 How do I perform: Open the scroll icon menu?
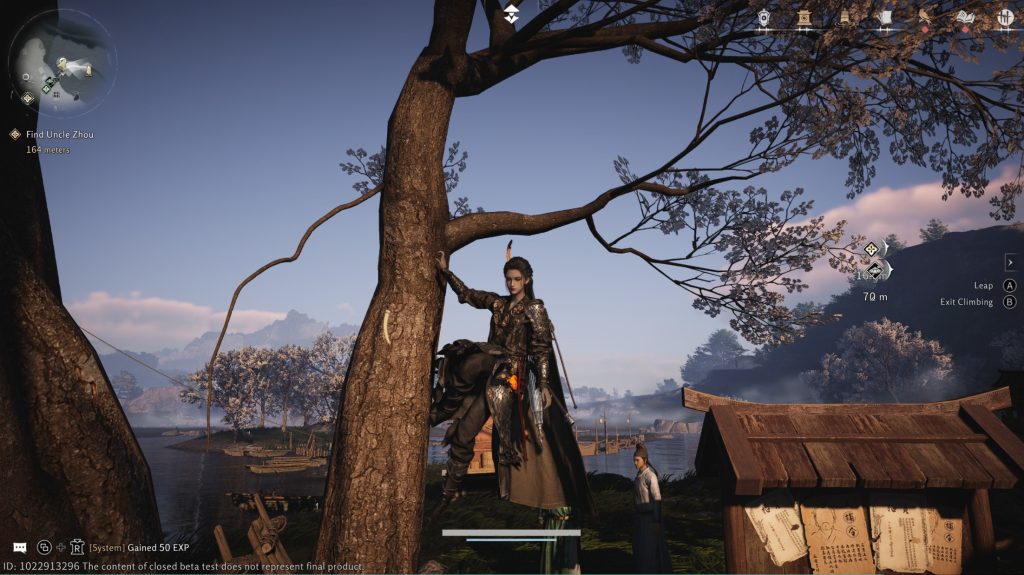pos(884,17)
